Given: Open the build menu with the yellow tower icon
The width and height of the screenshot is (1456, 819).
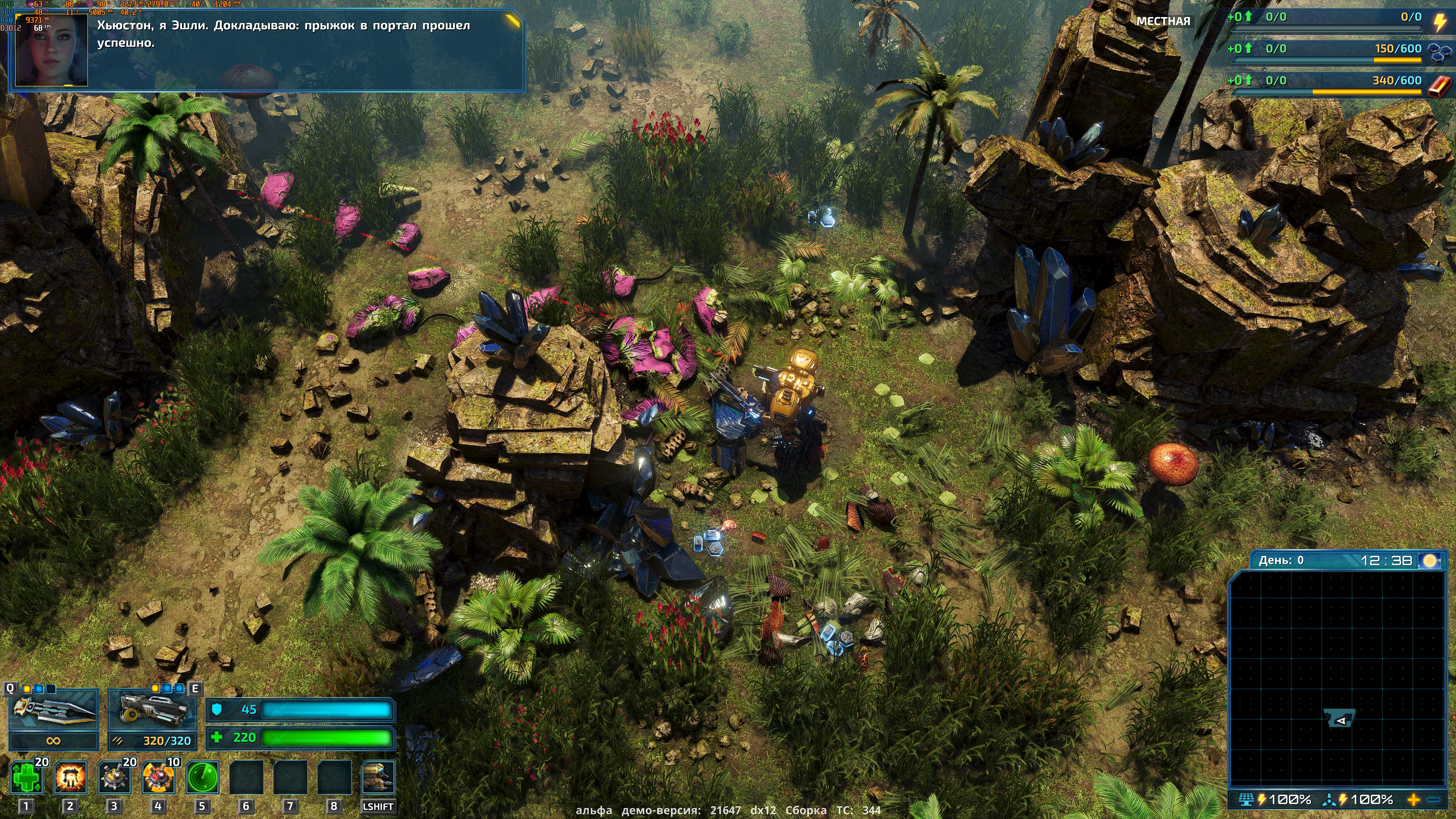Looking at the screenshot, I should pyautogui.click(x=378, y=777).
